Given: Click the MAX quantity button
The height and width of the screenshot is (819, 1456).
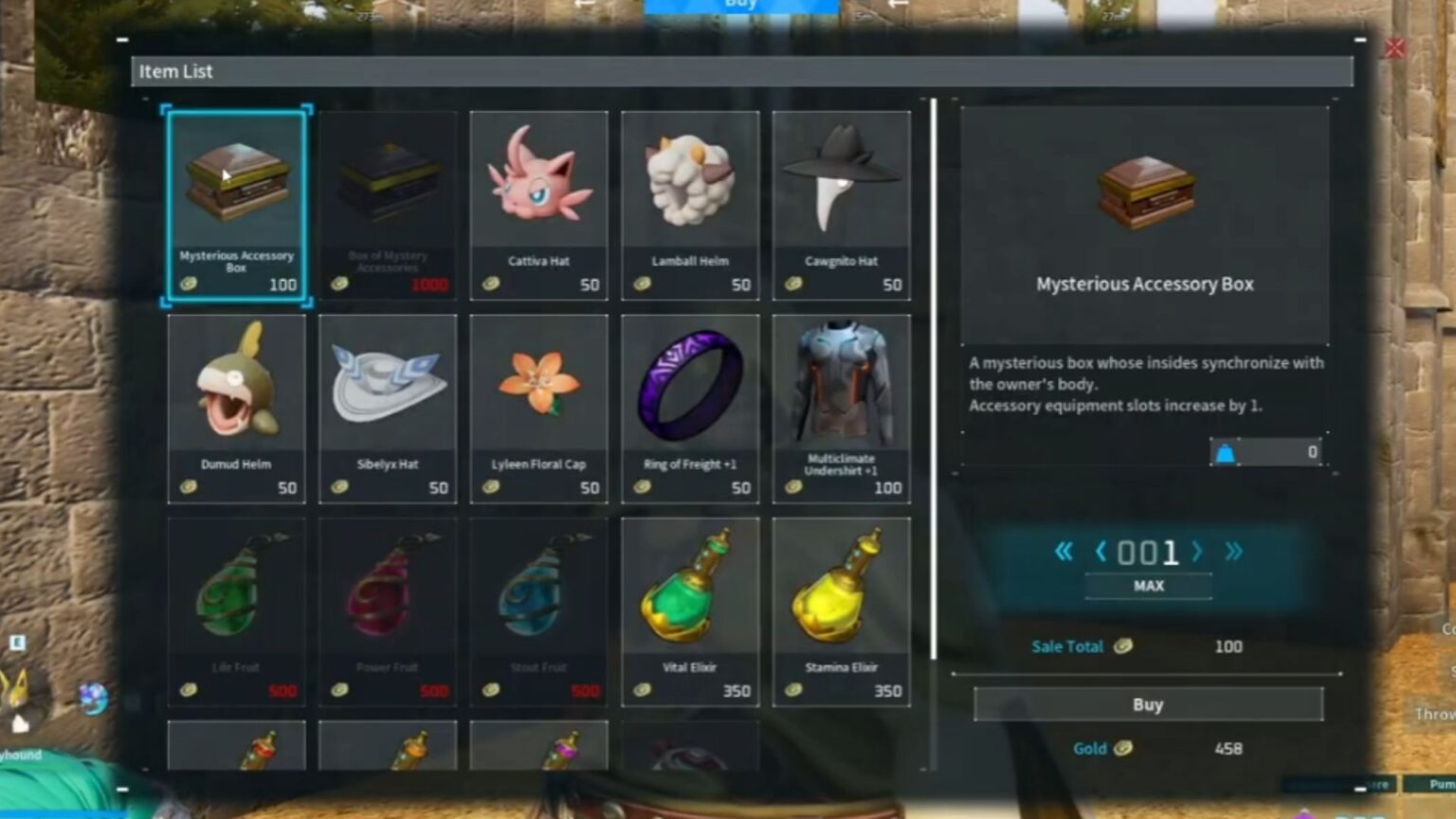Looking at the screenshot, I should click(1147, 585).
